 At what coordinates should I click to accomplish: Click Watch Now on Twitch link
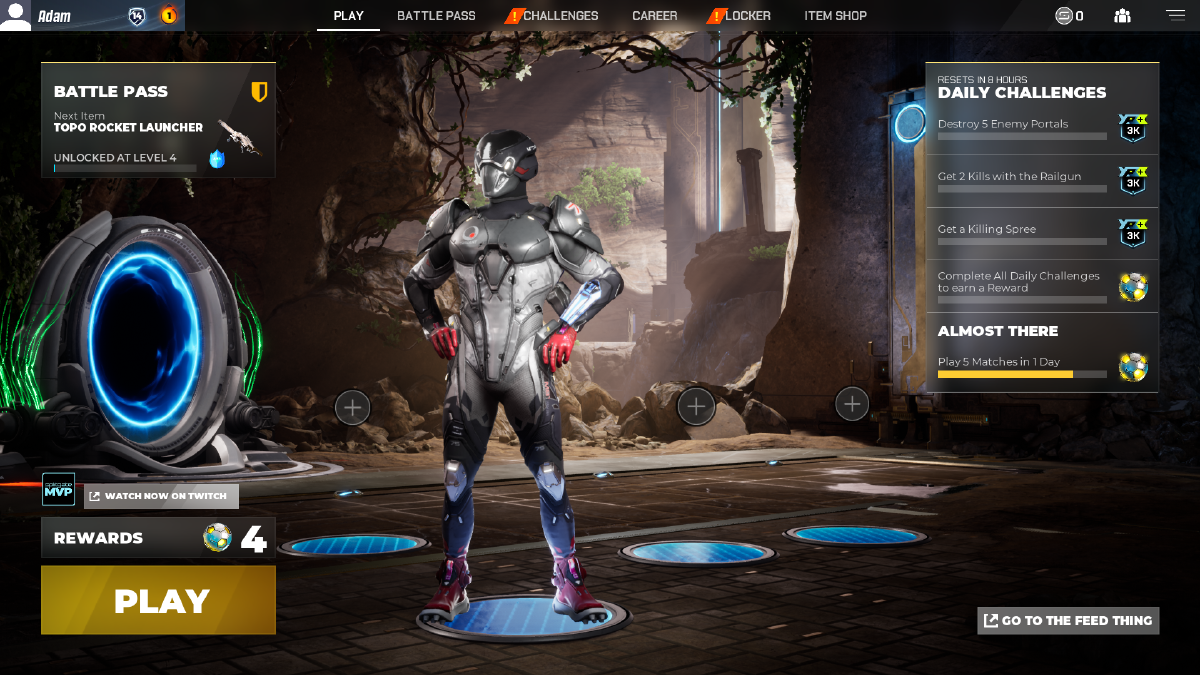[161, 496]
